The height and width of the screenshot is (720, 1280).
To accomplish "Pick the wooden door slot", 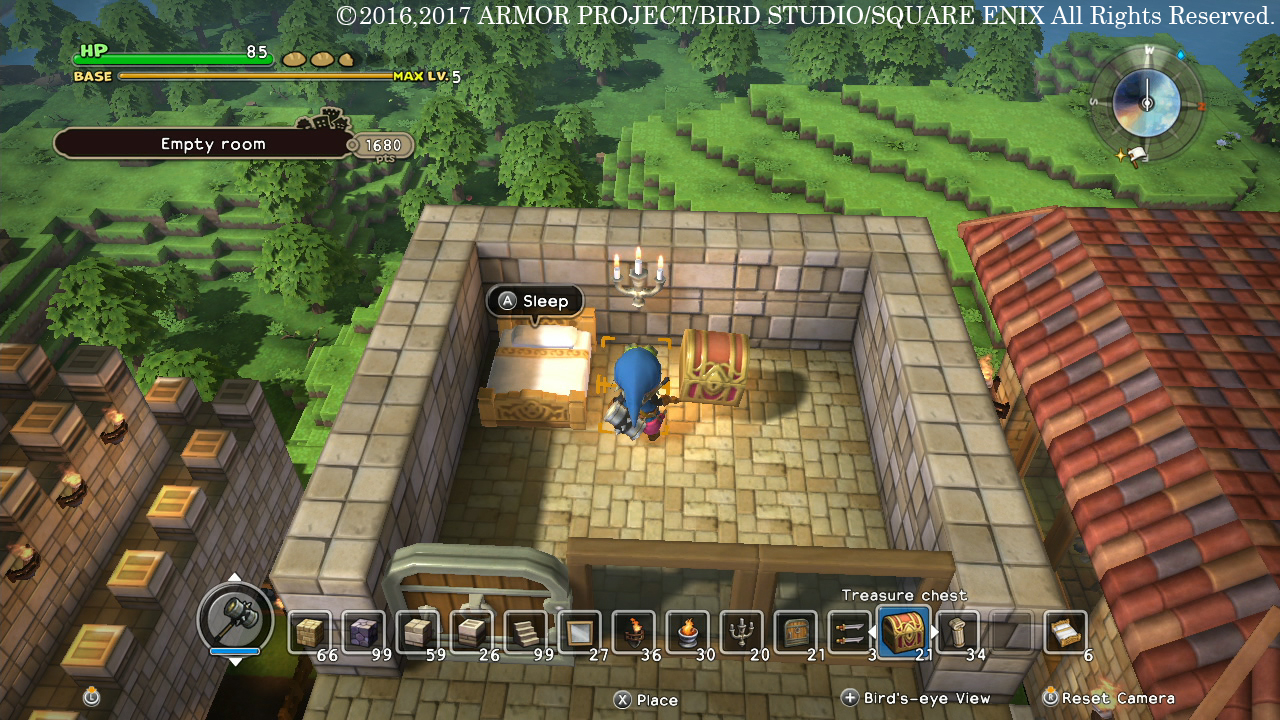I will click(x=795, y=632).
